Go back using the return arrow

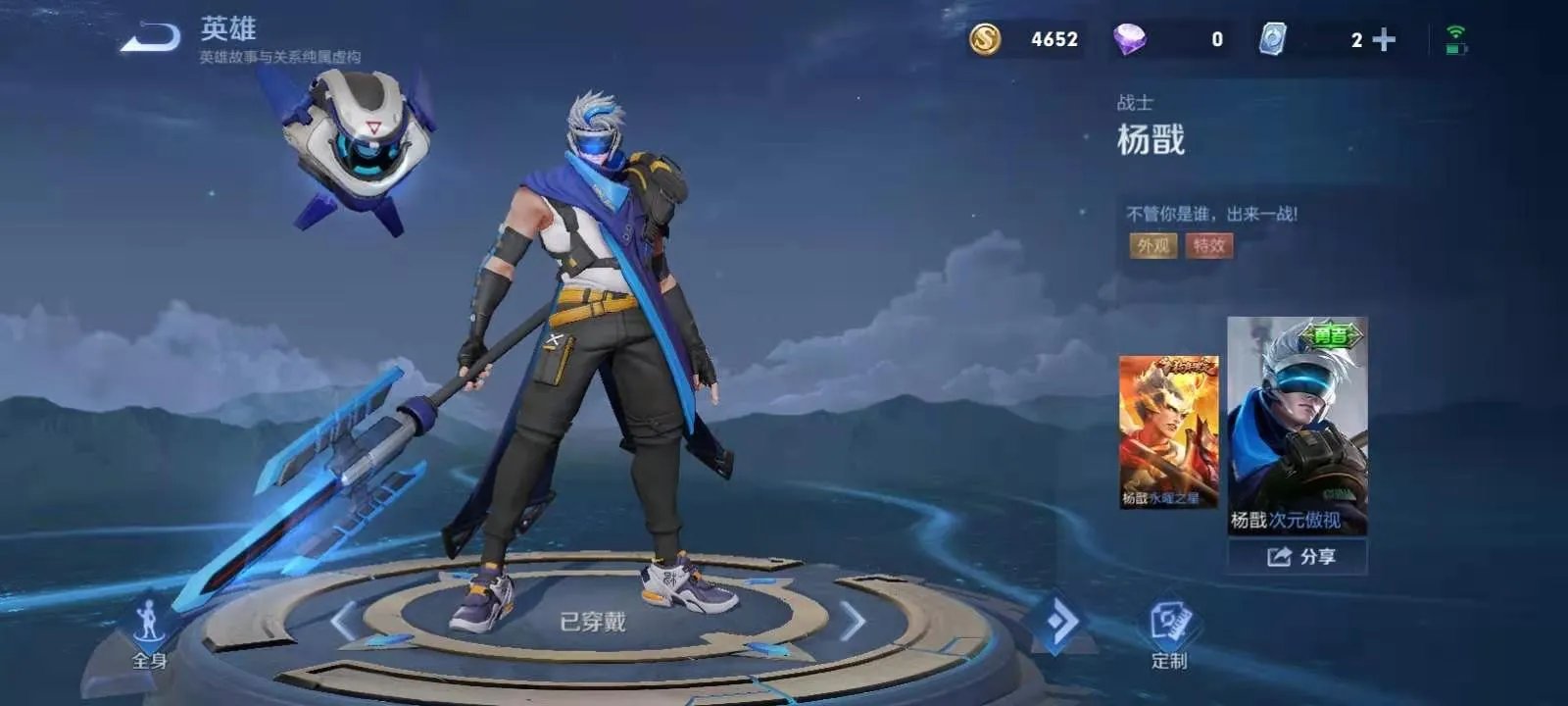[x=151, y=39]
